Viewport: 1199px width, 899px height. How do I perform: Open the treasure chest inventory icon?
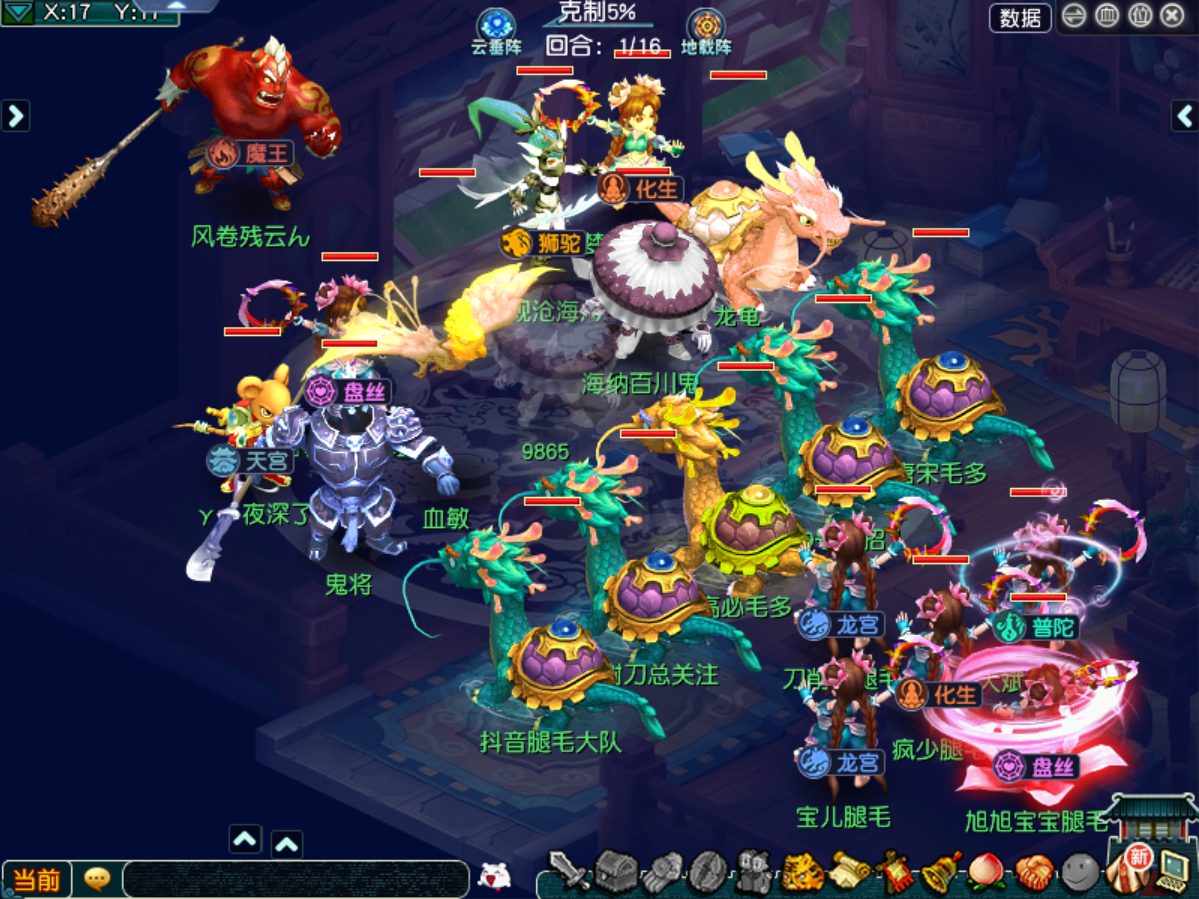617,872
